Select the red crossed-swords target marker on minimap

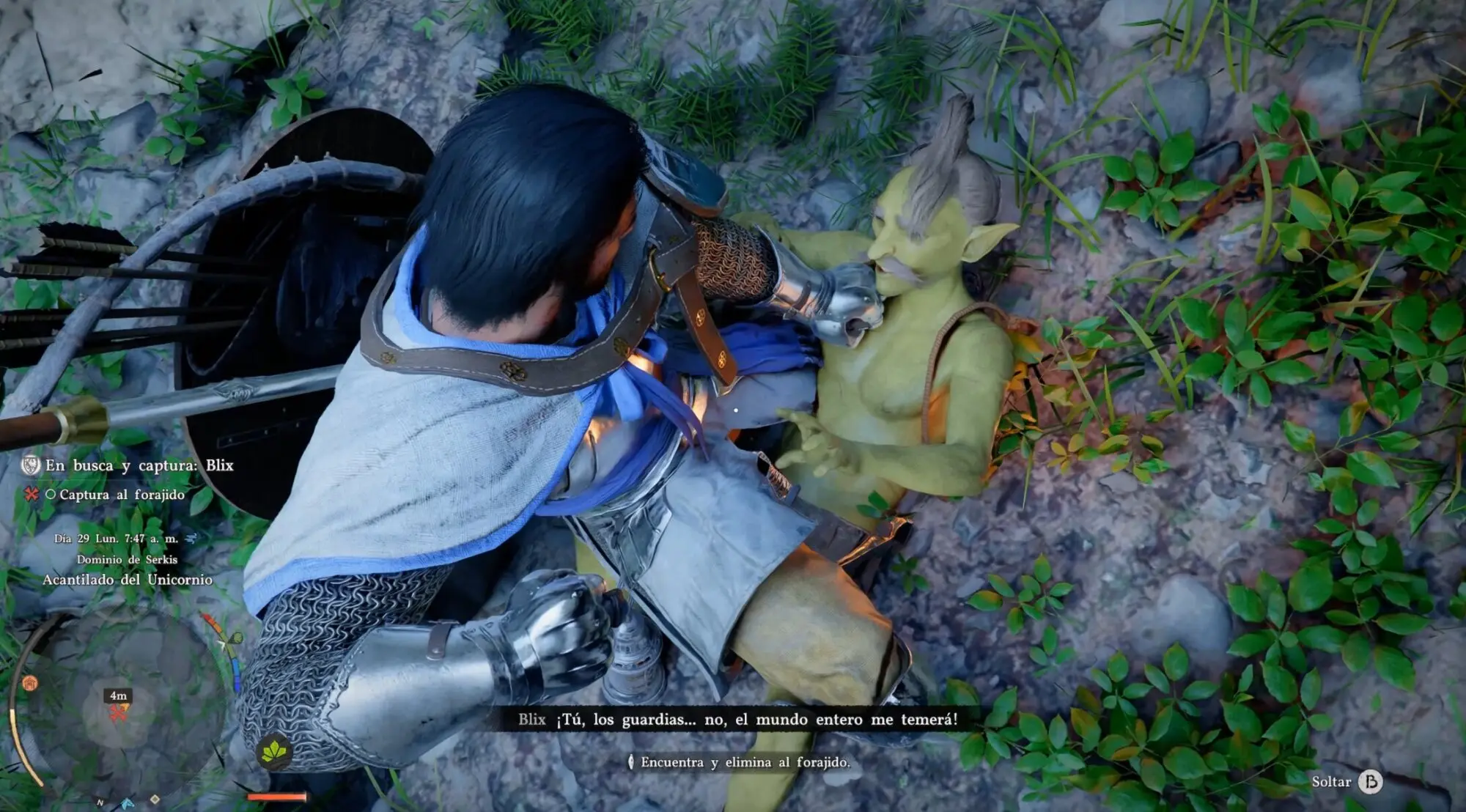(x=117, y=713)
